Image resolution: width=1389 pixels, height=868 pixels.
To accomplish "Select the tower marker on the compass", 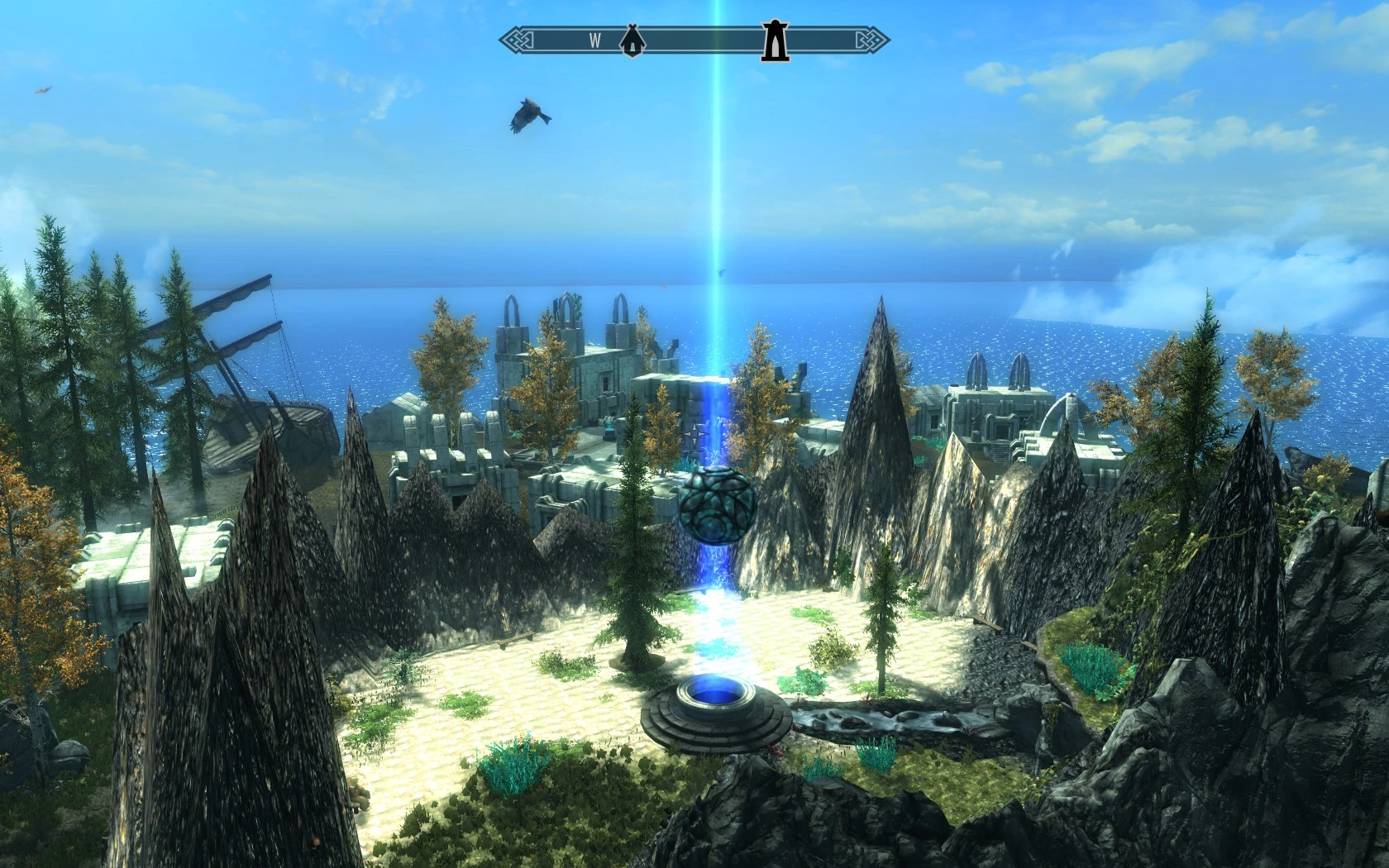I will tap(775, 41).
